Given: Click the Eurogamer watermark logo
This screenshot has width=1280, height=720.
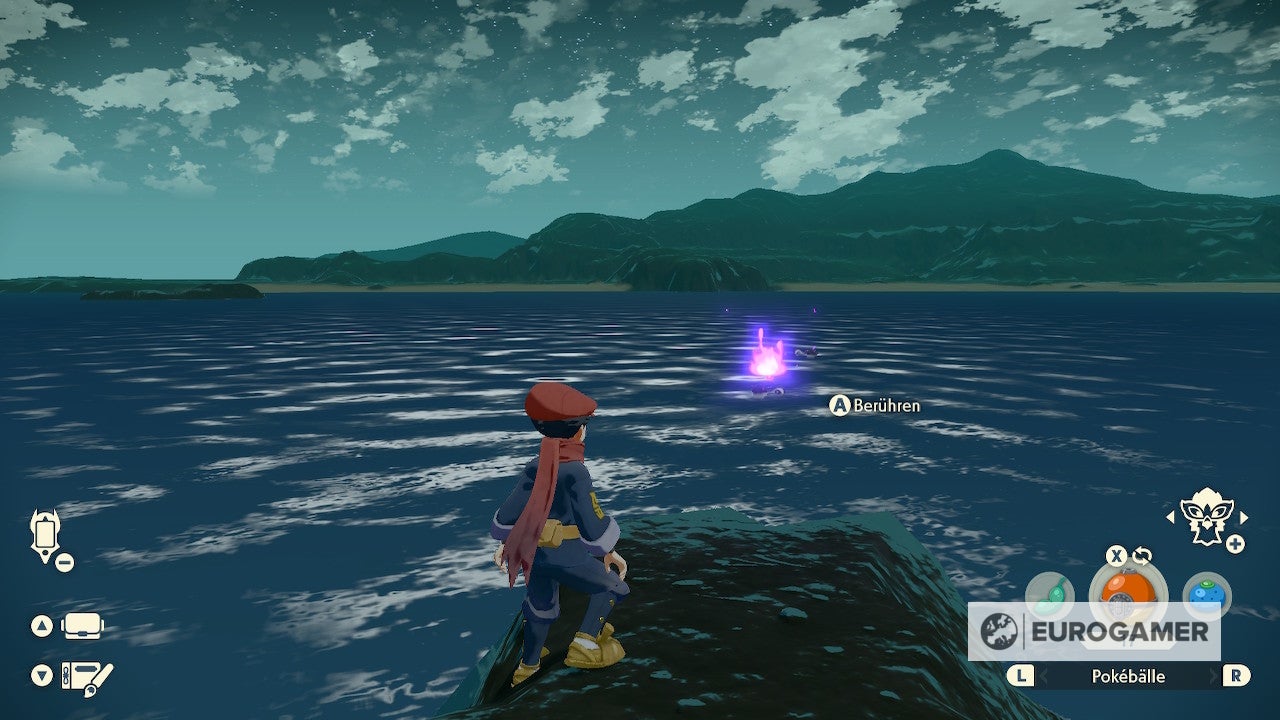Looking at the screenshot, I should tap(1094, 632).
